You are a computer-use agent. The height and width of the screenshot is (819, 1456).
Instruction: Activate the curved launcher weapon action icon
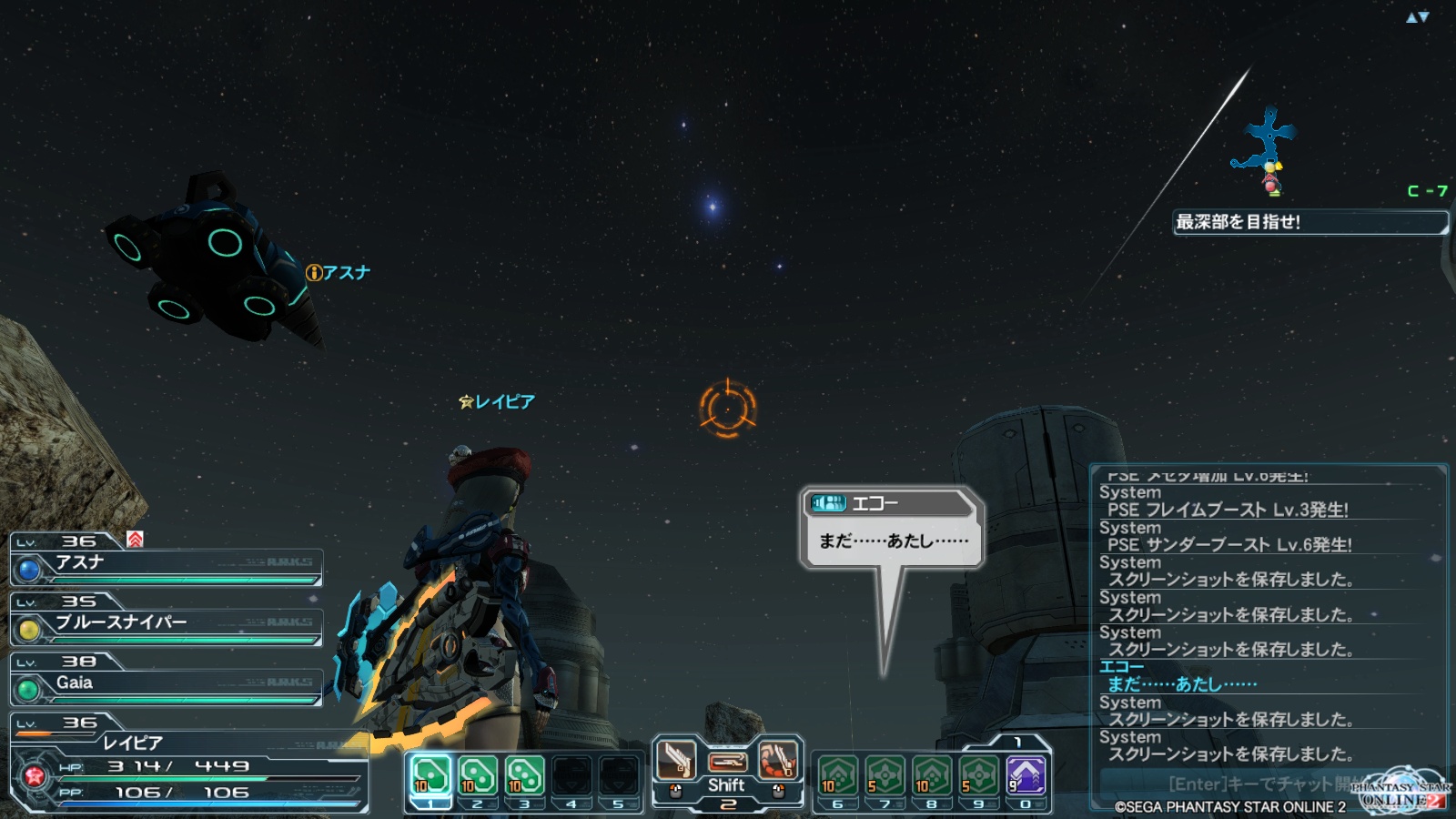tap(778, 760)
